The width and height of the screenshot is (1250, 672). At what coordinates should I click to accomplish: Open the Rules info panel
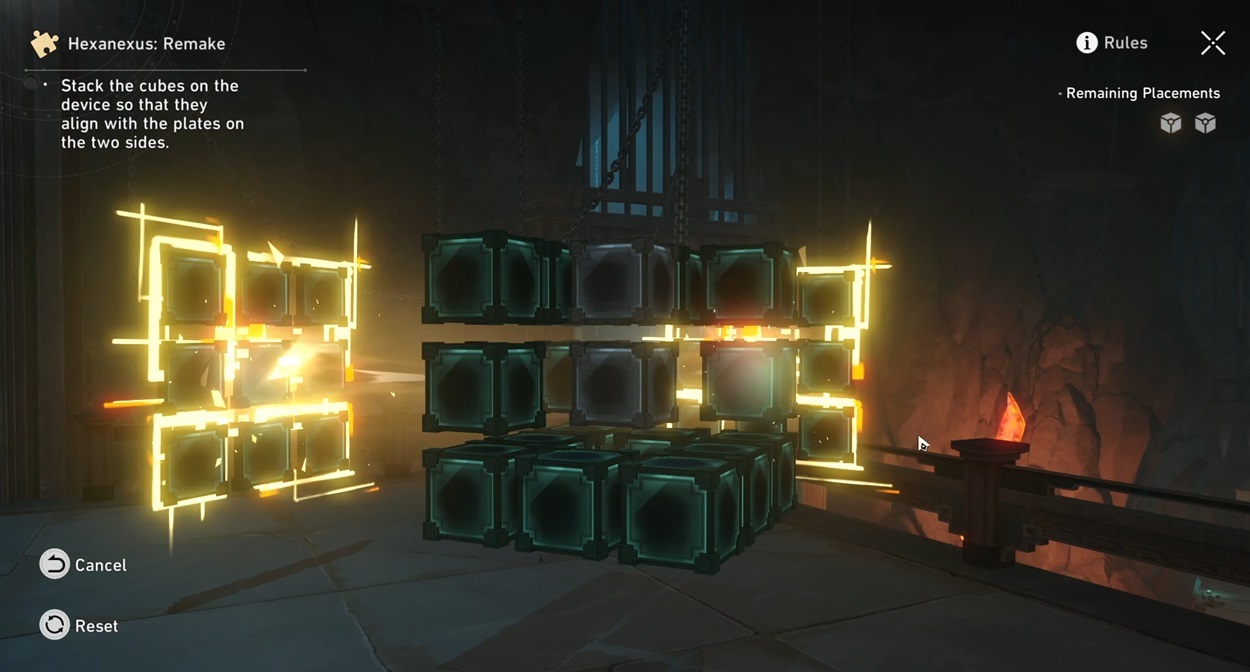(x=1111, y=43)
